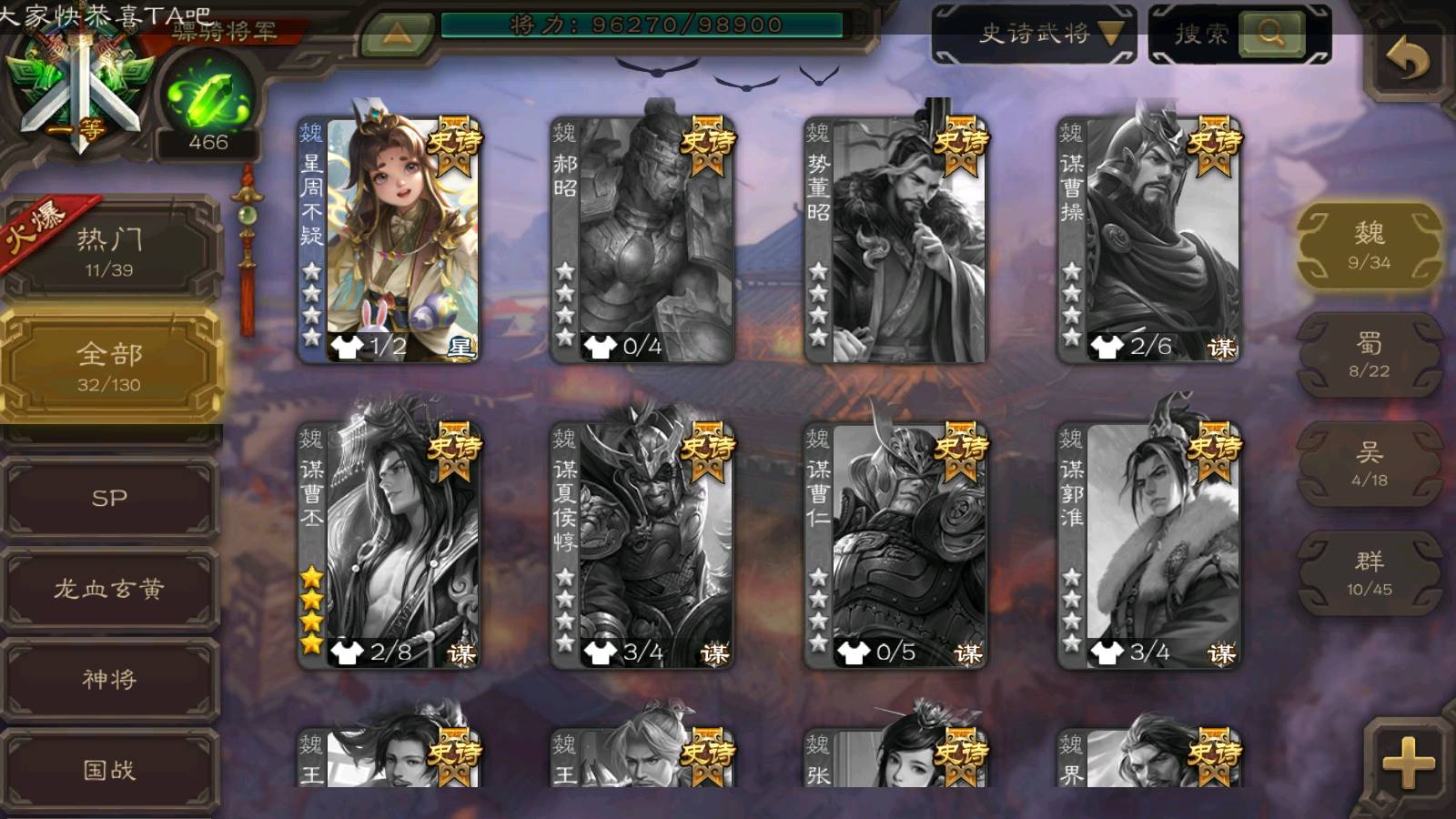Click the 搜索 search button
Viewport: 1456px width, 819px height.
pos(1270,35)
